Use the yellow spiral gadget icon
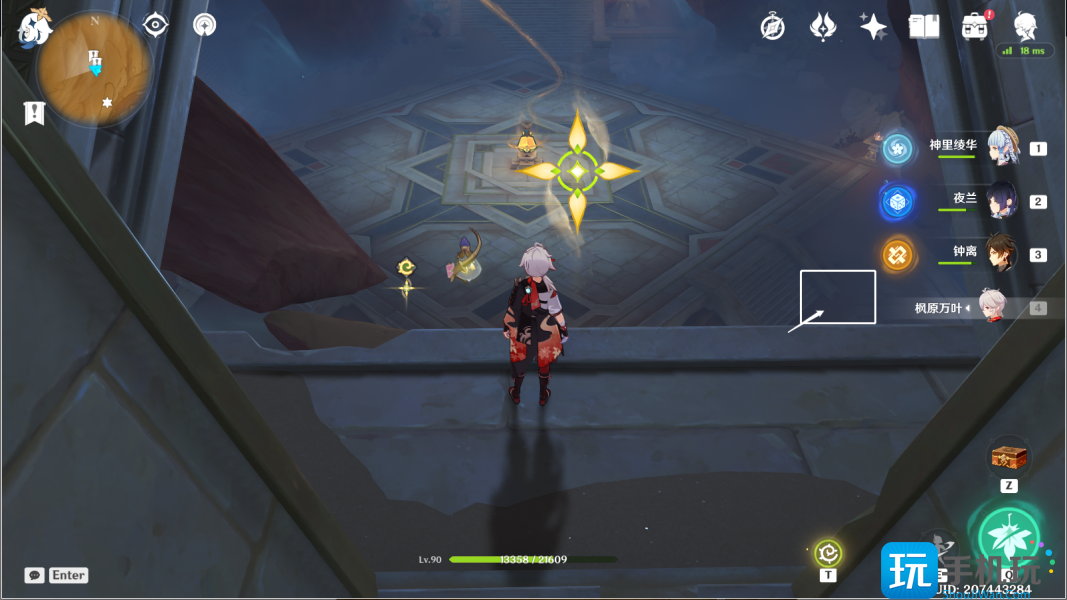Image resolution: width=1067 pixels, height=600 pixels. click(828, 552)
